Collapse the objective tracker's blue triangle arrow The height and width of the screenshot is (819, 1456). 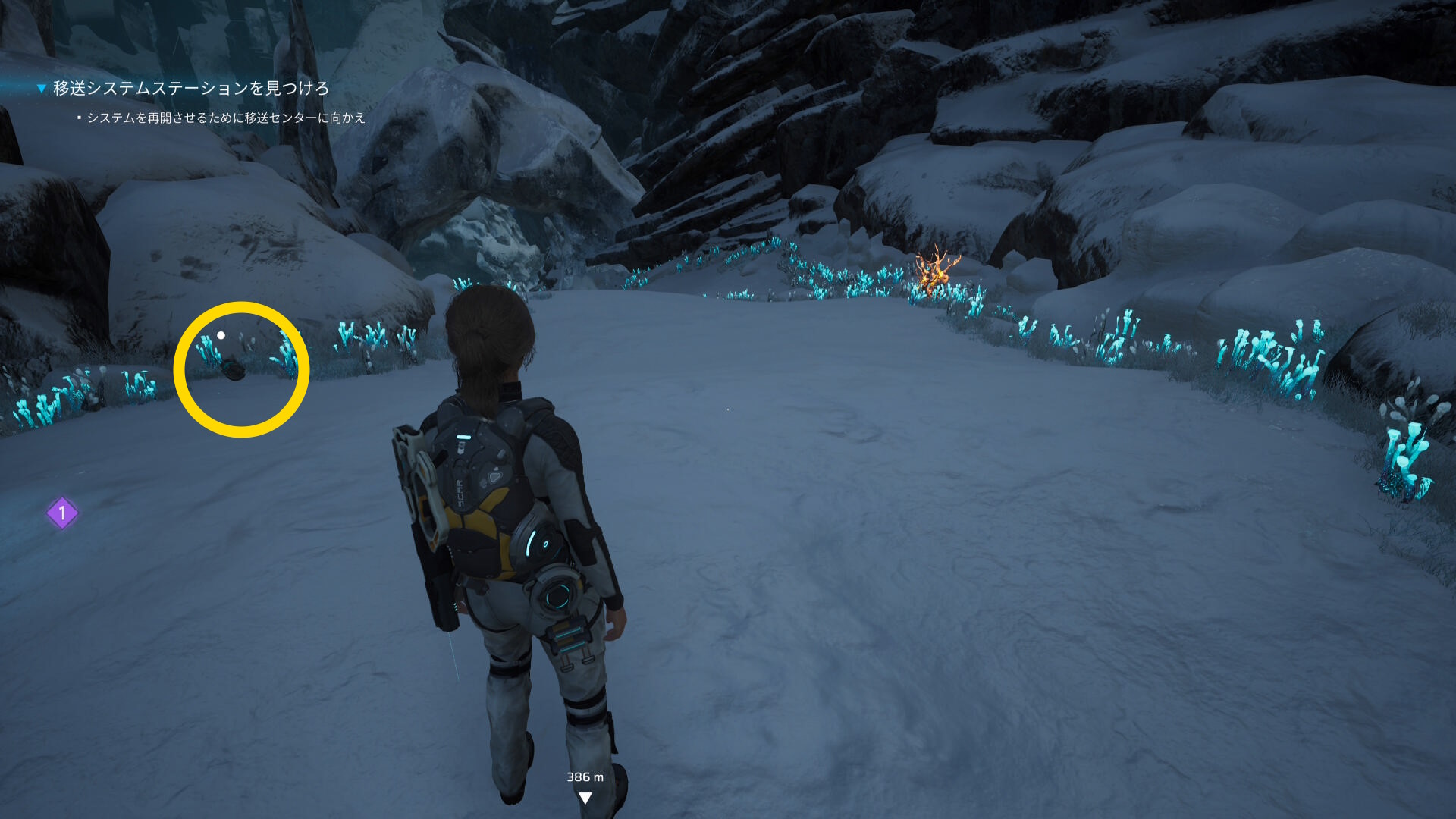pyautogui.click(x=42, y=89)
